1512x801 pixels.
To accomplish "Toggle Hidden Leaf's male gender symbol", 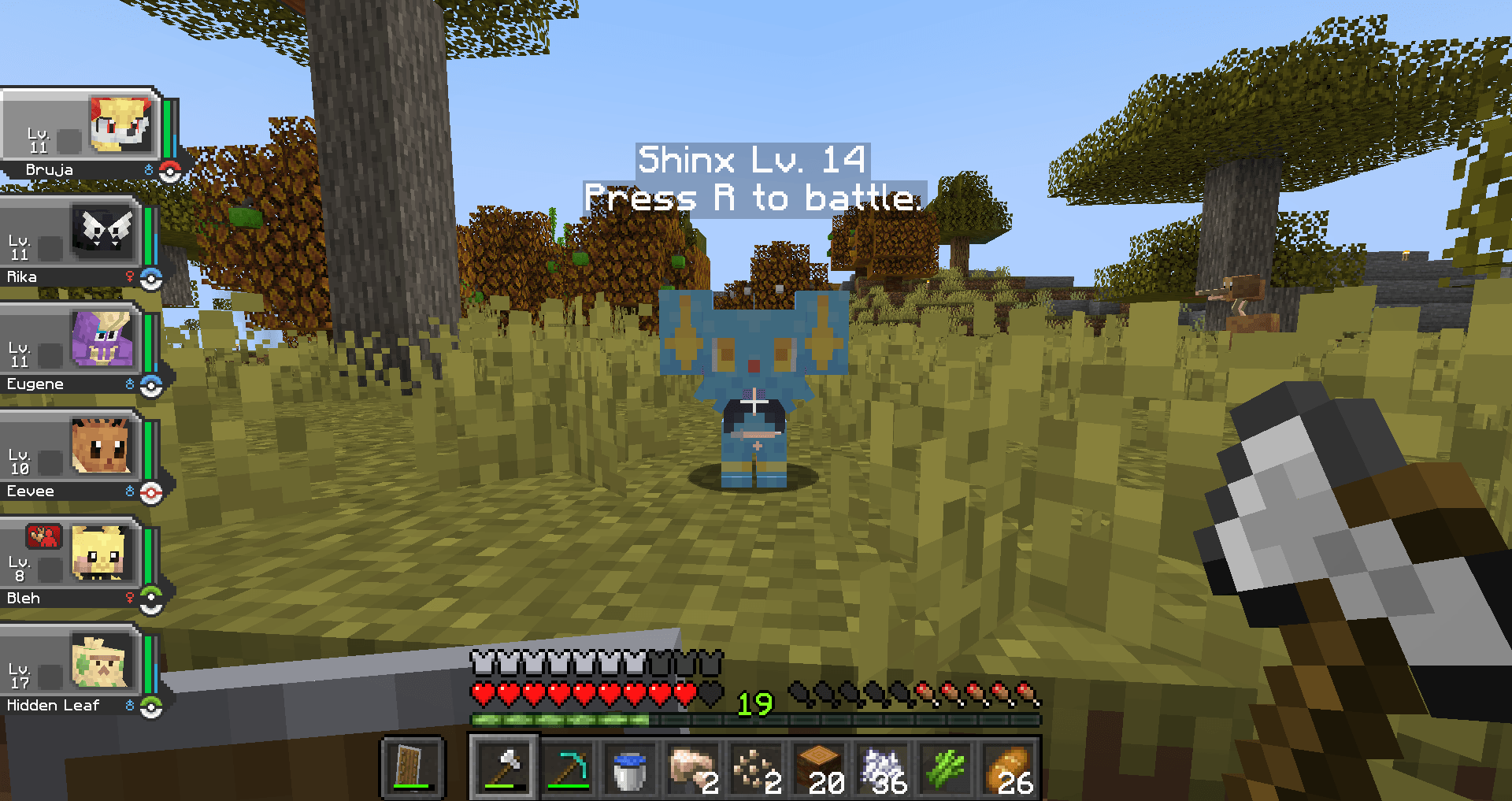I will point(132,706).
